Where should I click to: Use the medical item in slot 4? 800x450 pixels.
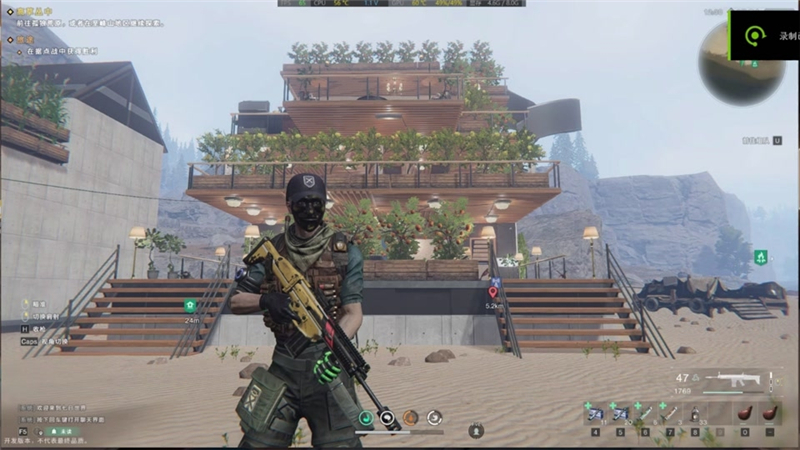pos(596,413)
